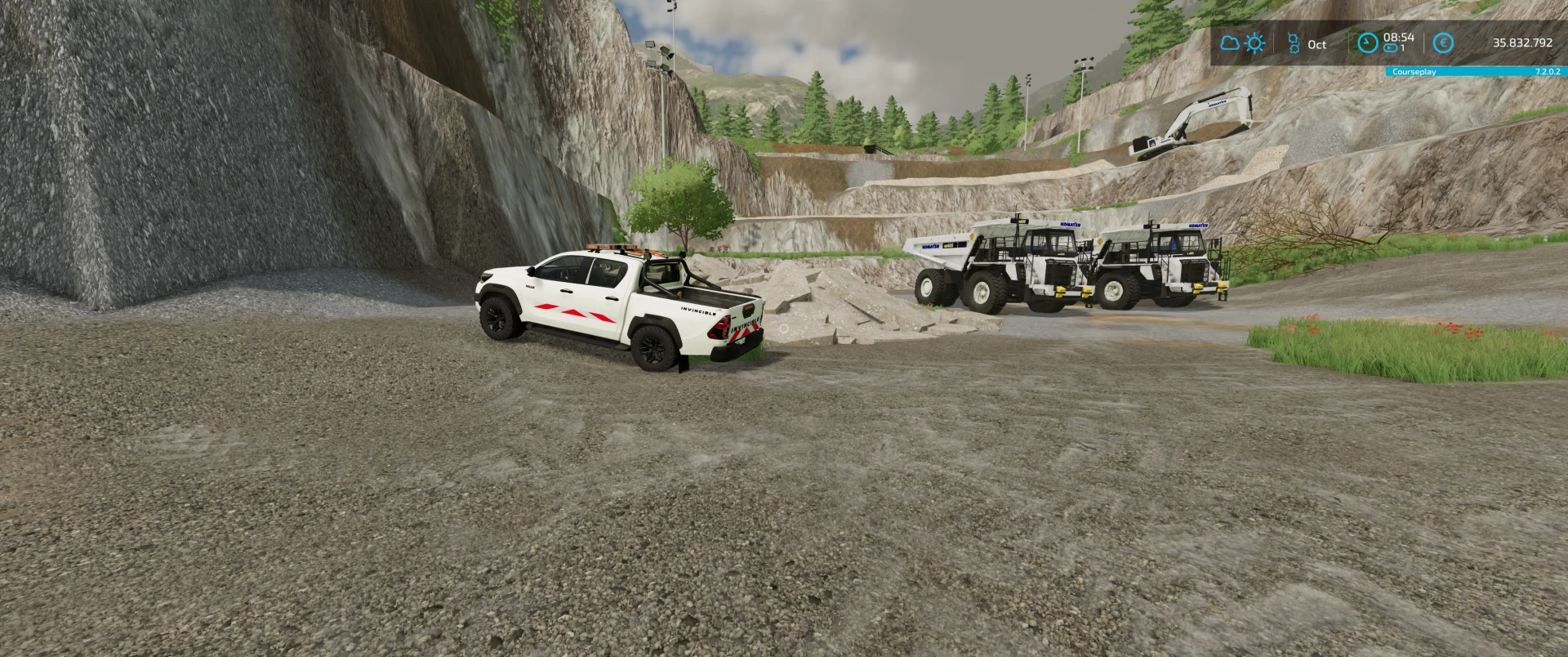Select the autumn leaves season icon
Image resolution: width=1568 pixels, height=657 pixels.
point(1293,43)
